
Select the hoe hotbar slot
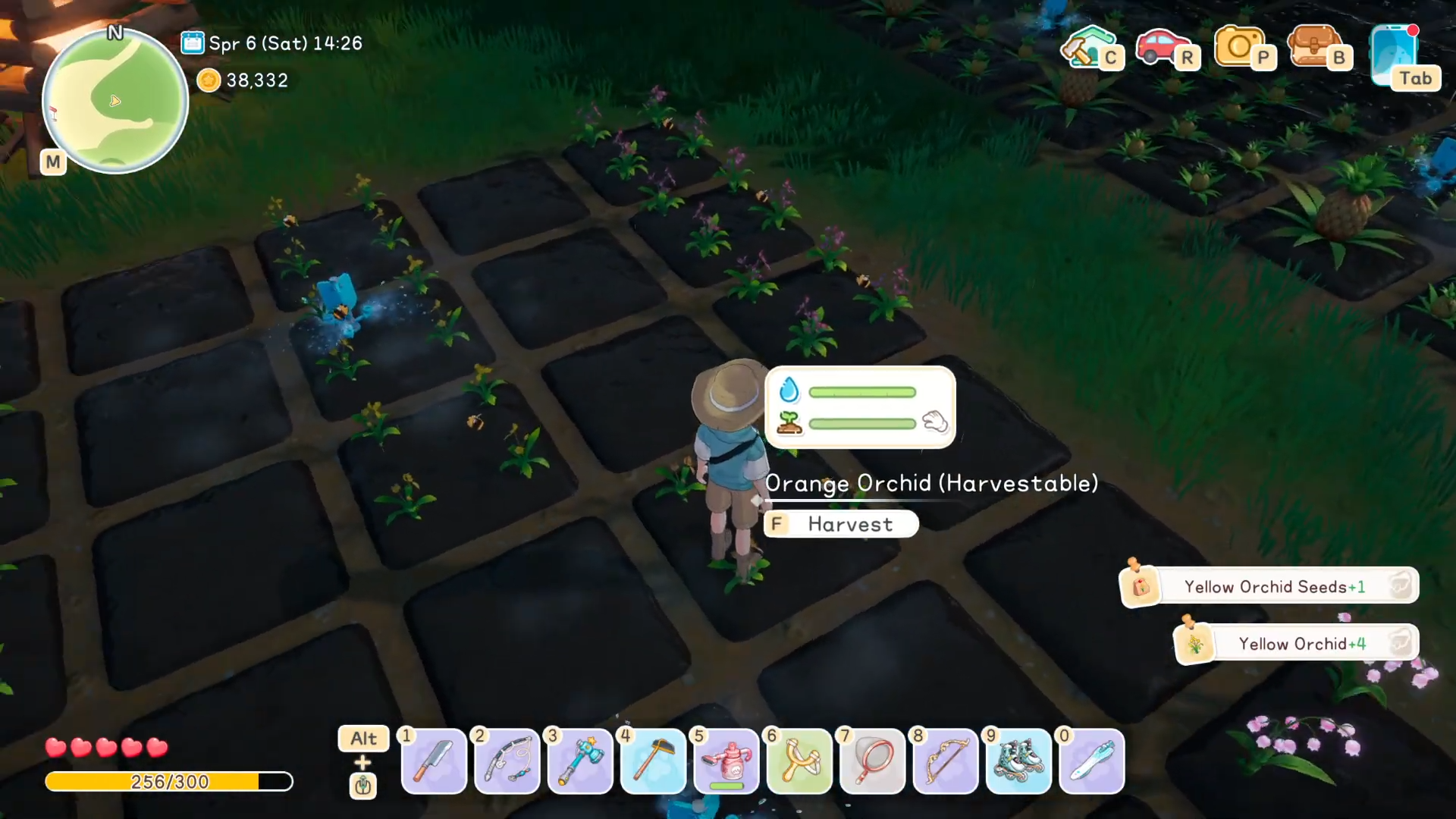(x=653, y=761)
